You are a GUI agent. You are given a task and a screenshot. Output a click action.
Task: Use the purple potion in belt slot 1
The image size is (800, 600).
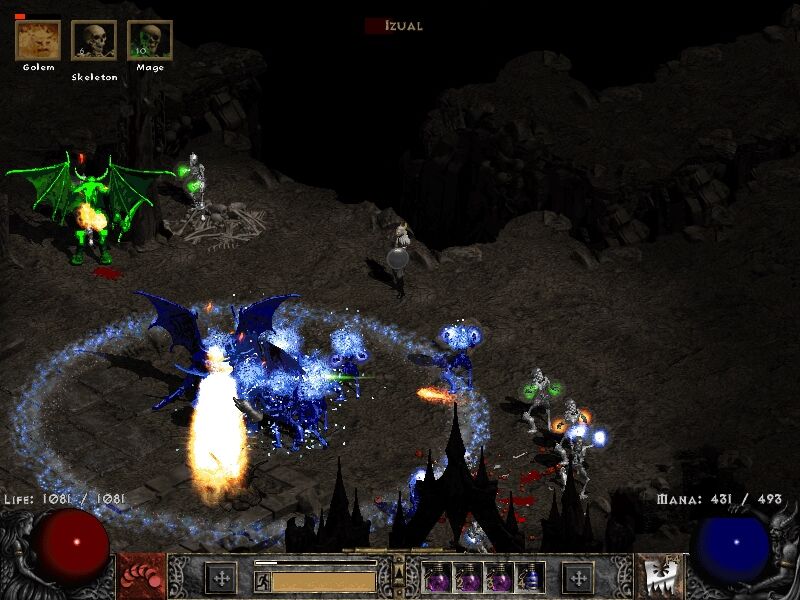click(x=437, y=577)
